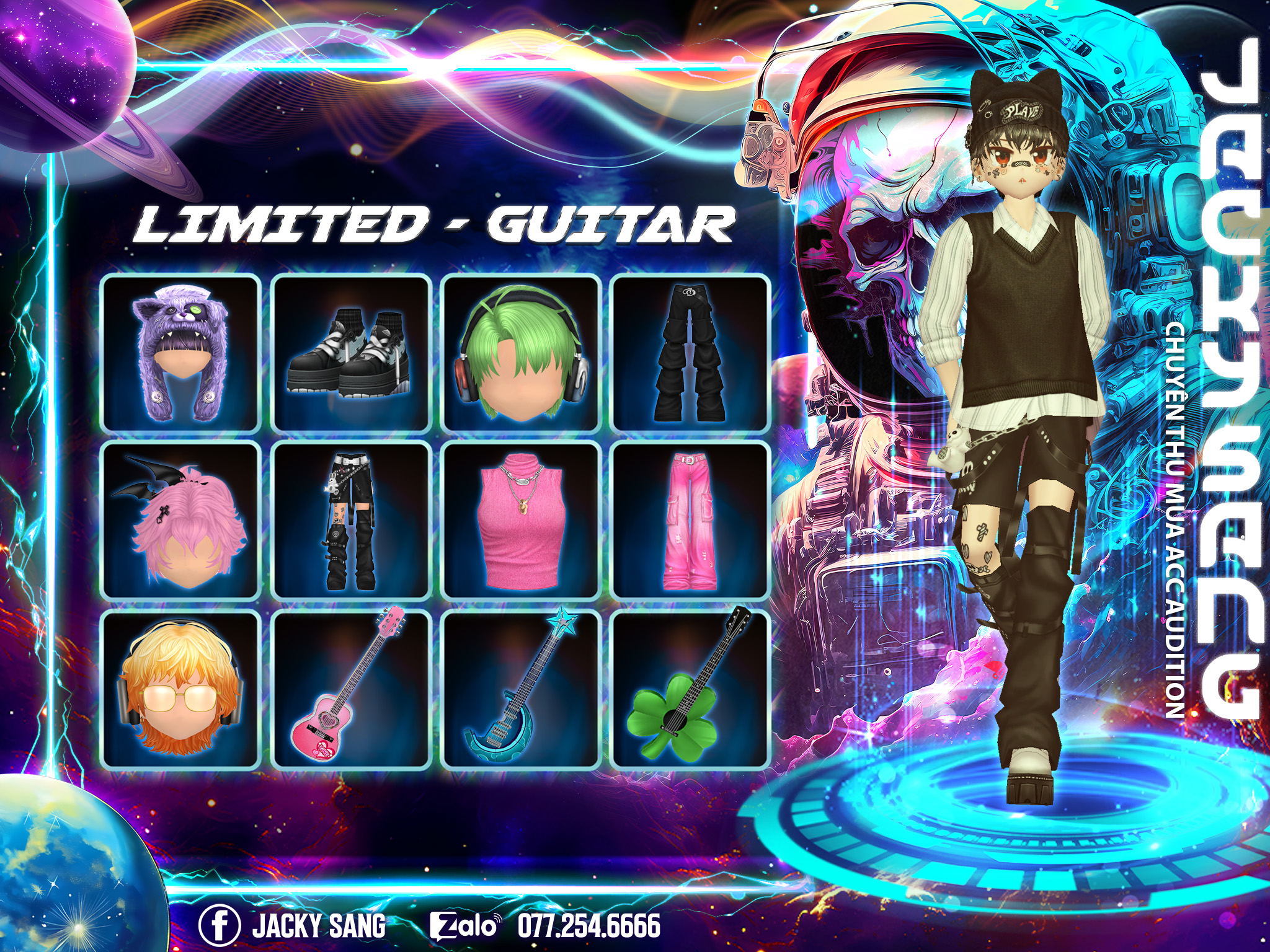Viewport: 1270px width, 952px height.
Task: Select the orange hair with glasses tile
Action: pyautogui.click(x=180, y=689)
